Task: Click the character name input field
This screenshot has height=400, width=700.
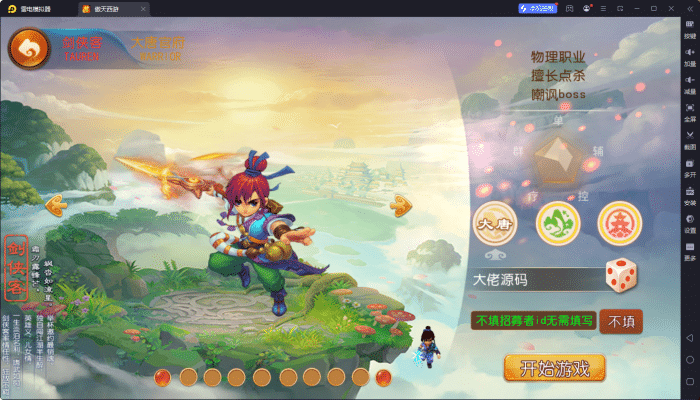Action: pyautogui.click(x=533, y=279)
